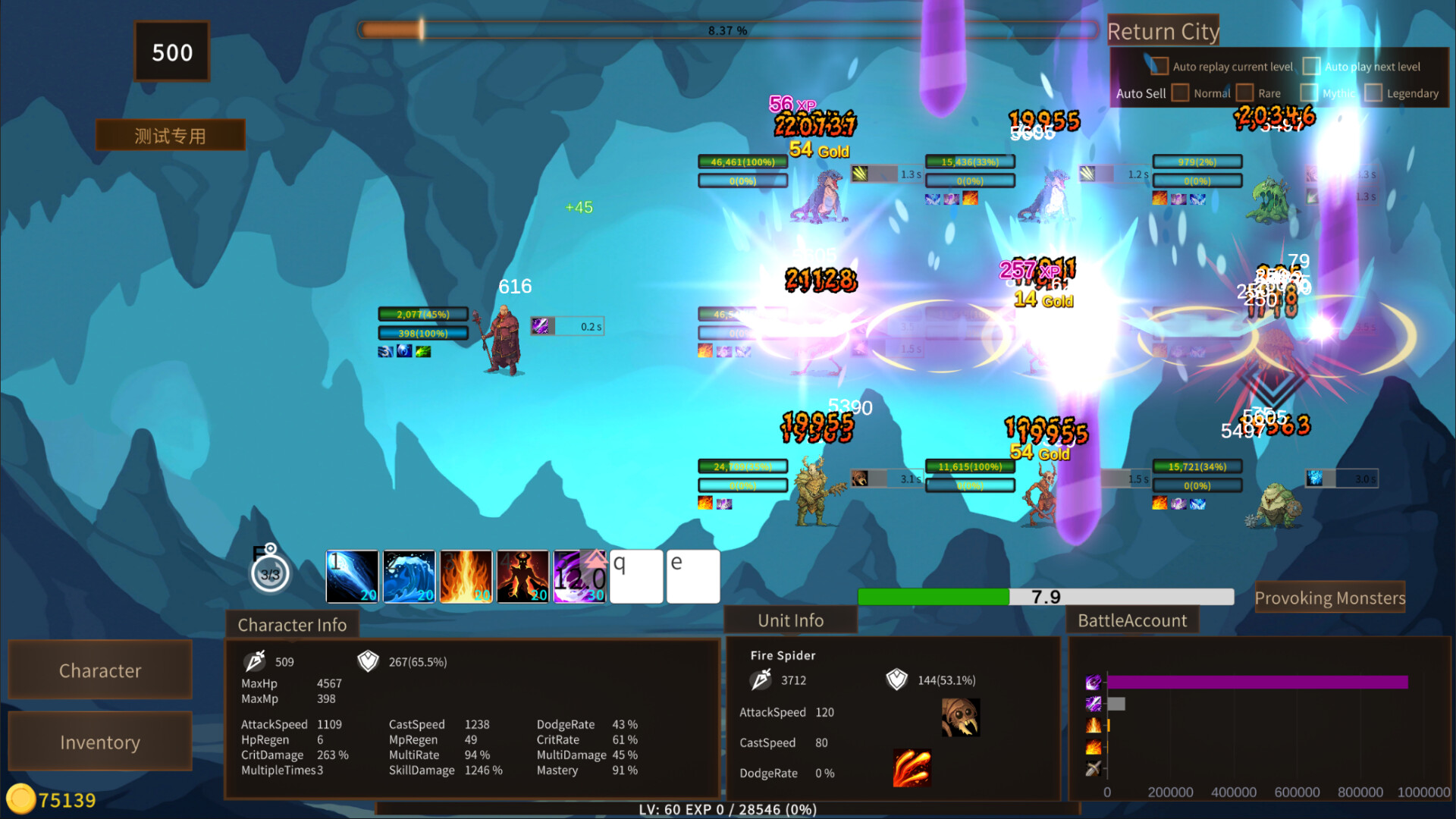1456x819 pixels.
Task: Open the BattleAccount panel header
Action: tap(1131, 620)
